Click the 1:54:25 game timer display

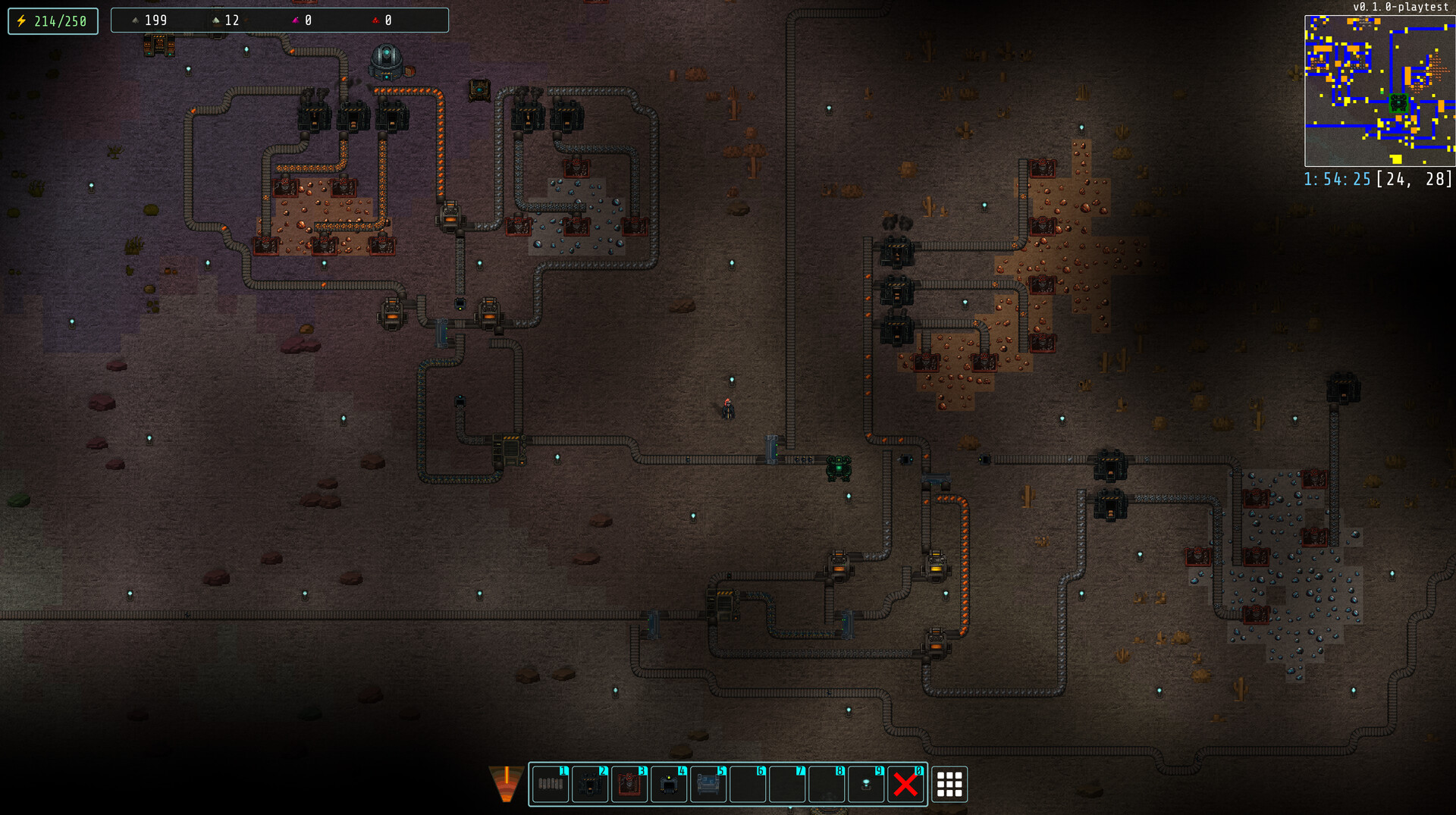tap(1336, 180)
